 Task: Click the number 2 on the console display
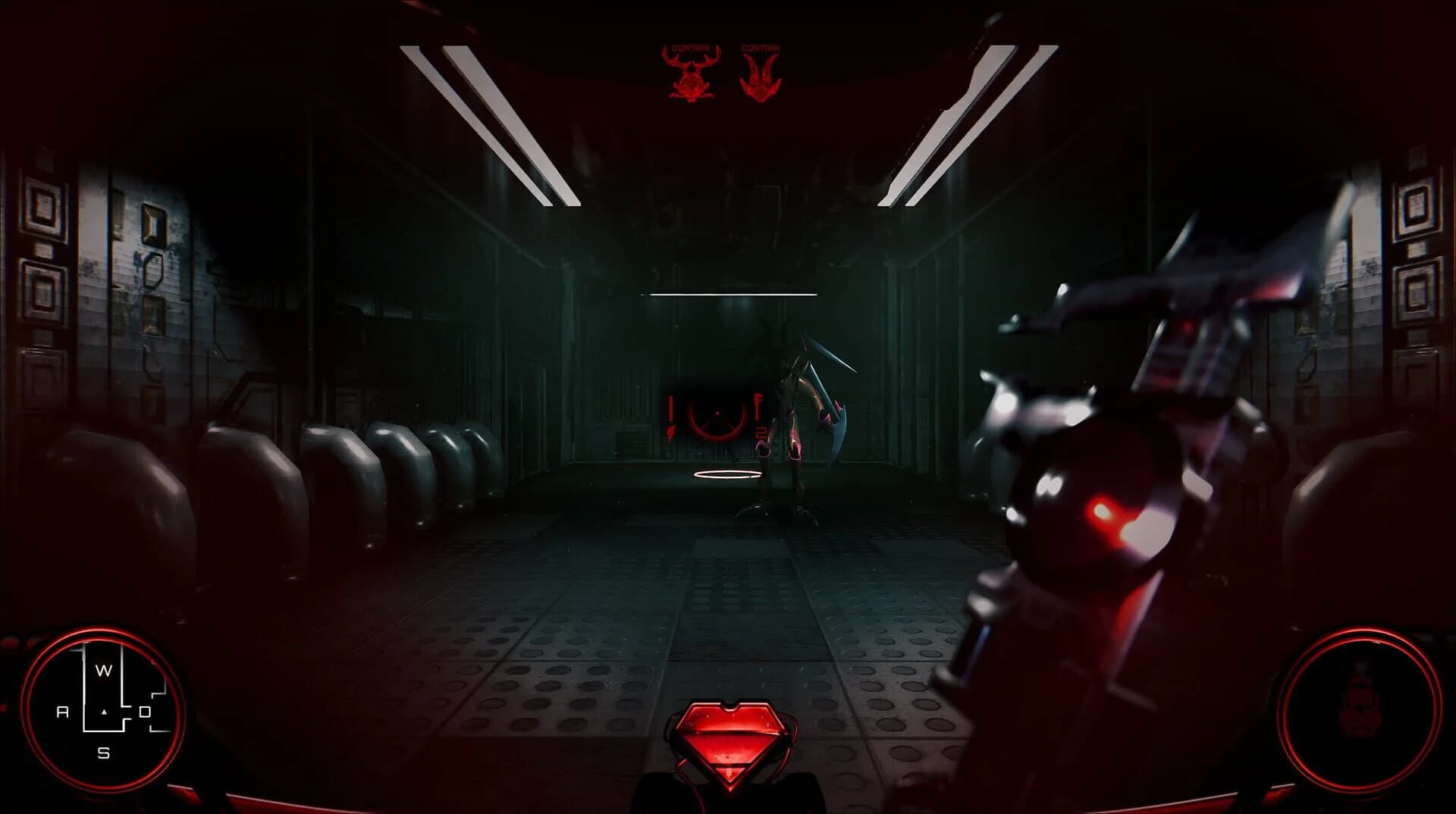point(759,432)
